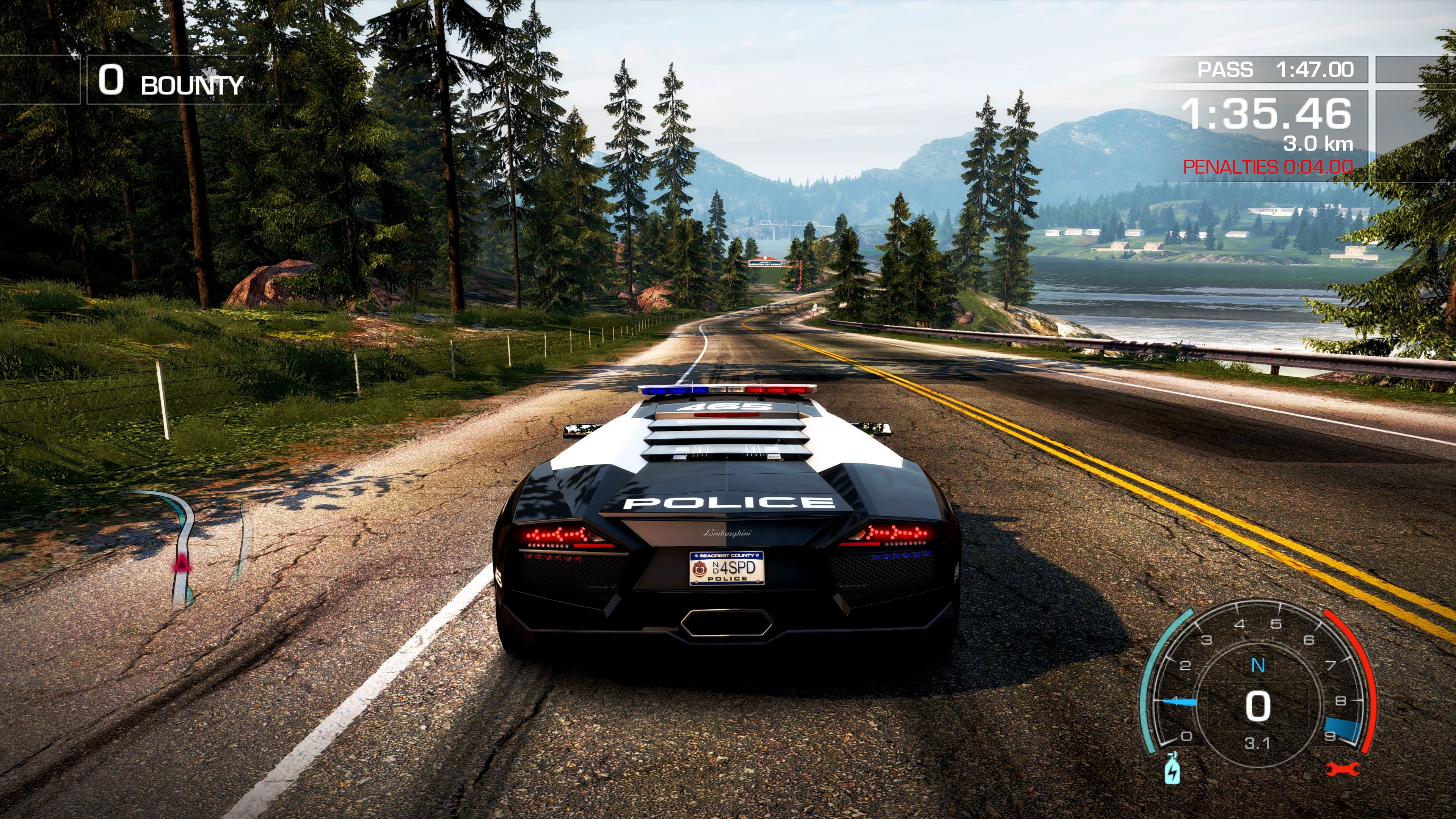Click the red player marker on minimap
1456x819 pixels.
(182, 563)
